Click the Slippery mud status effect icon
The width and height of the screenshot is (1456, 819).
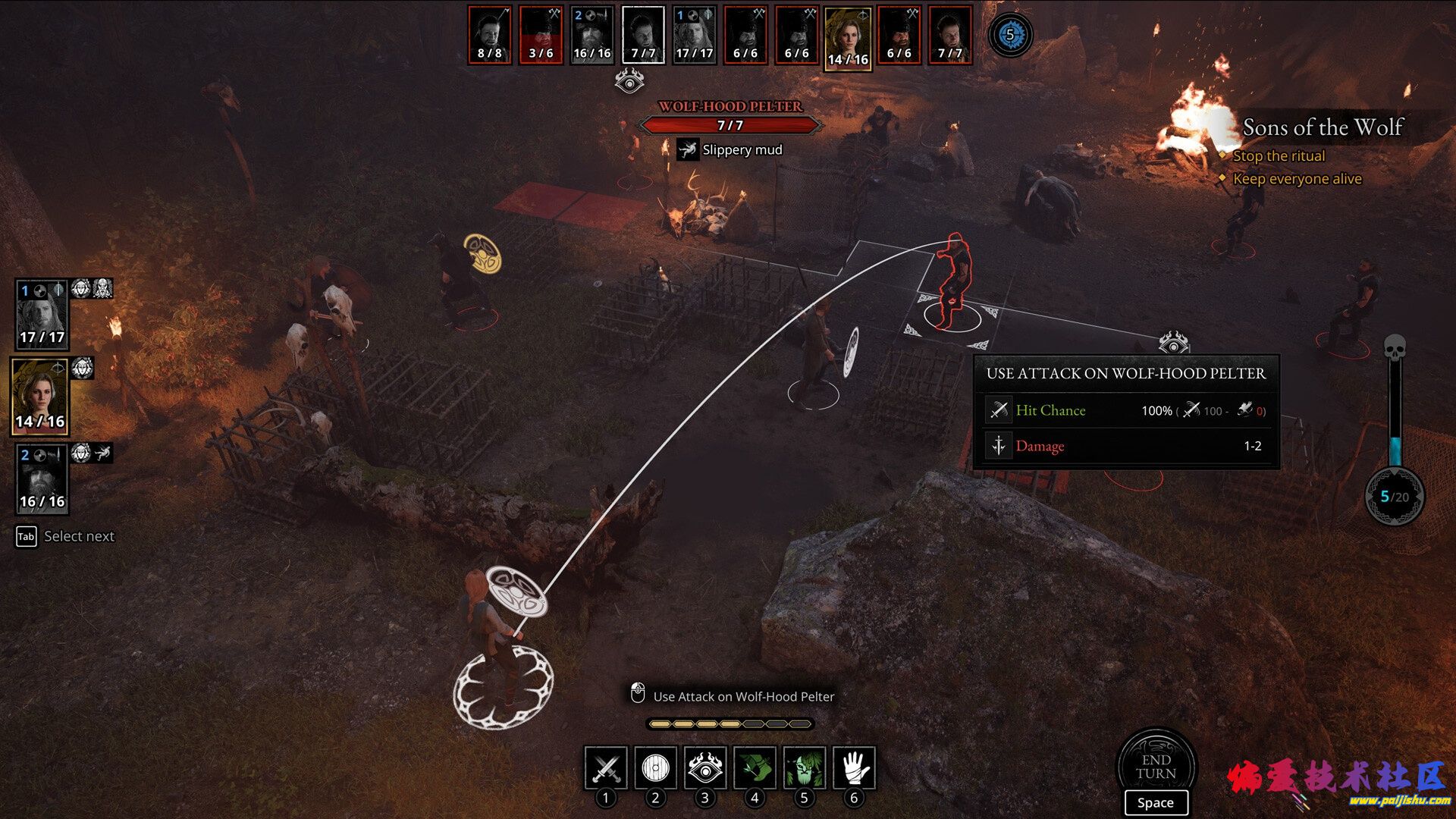(688, 149)
